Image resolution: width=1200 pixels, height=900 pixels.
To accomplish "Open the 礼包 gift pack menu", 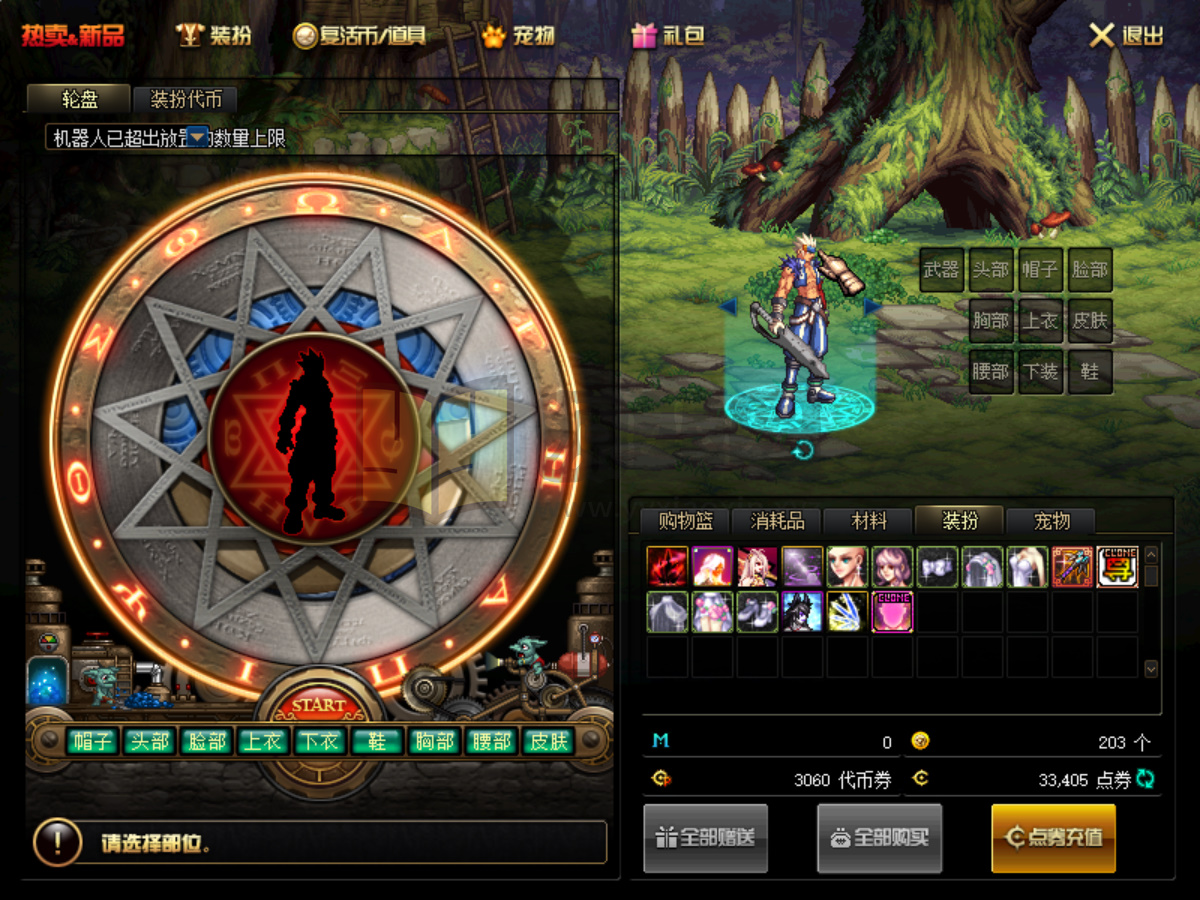I will click(668, 36).
